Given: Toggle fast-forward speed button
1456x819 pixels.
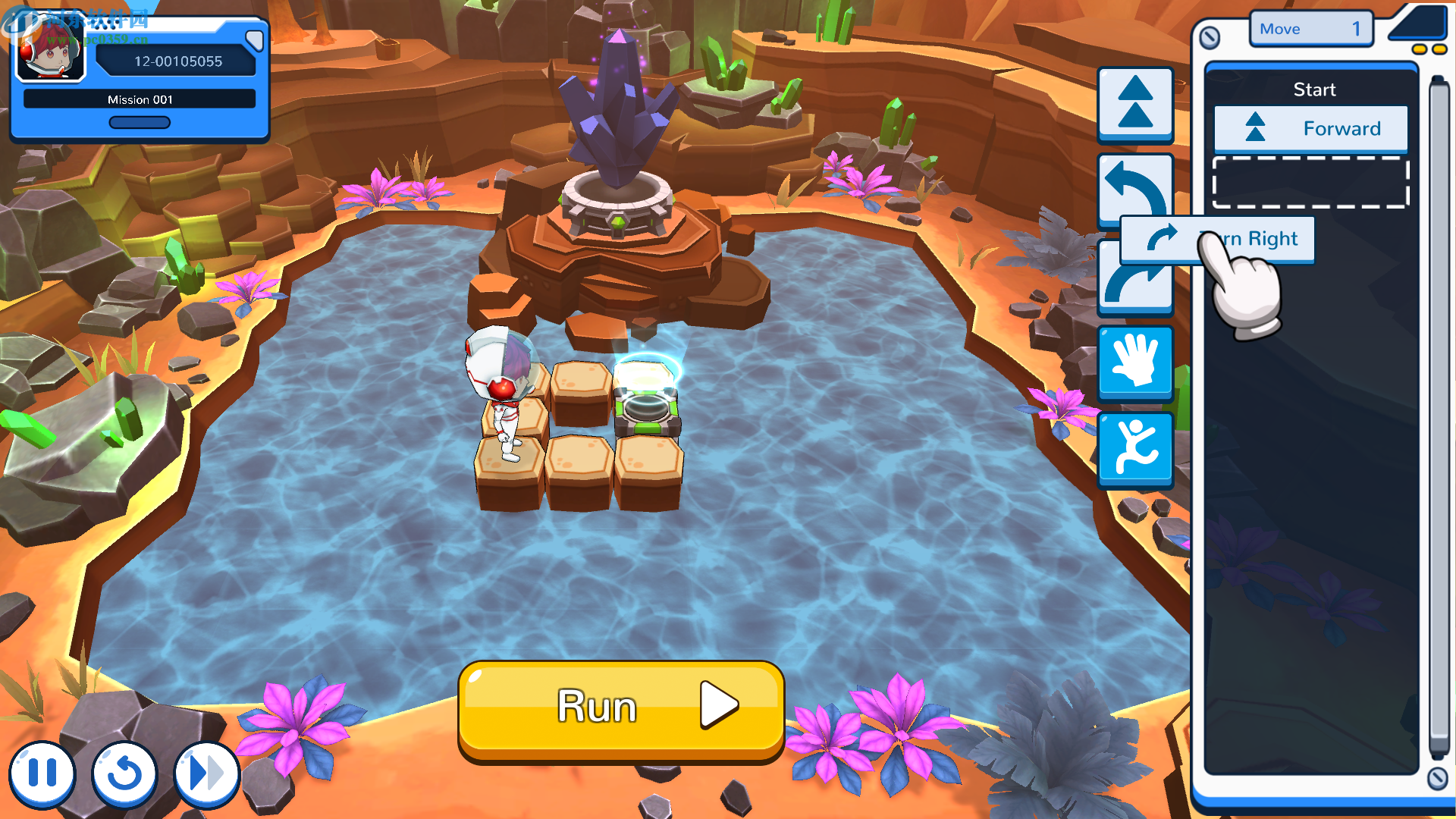Looking at the screenshot, I should [x=206, y=774].
